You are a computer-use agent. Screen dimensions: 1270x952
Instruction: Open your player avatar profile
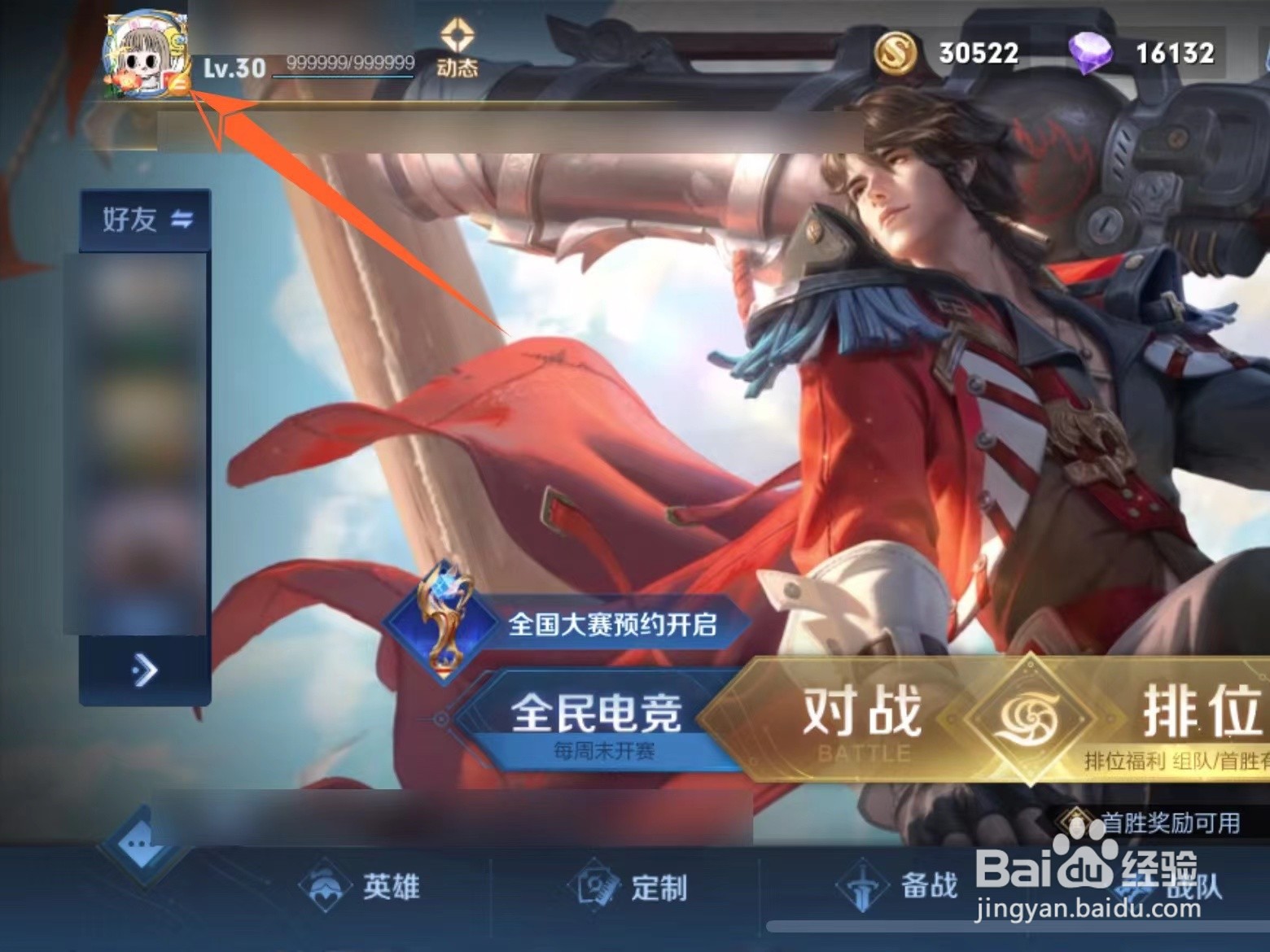138,53
